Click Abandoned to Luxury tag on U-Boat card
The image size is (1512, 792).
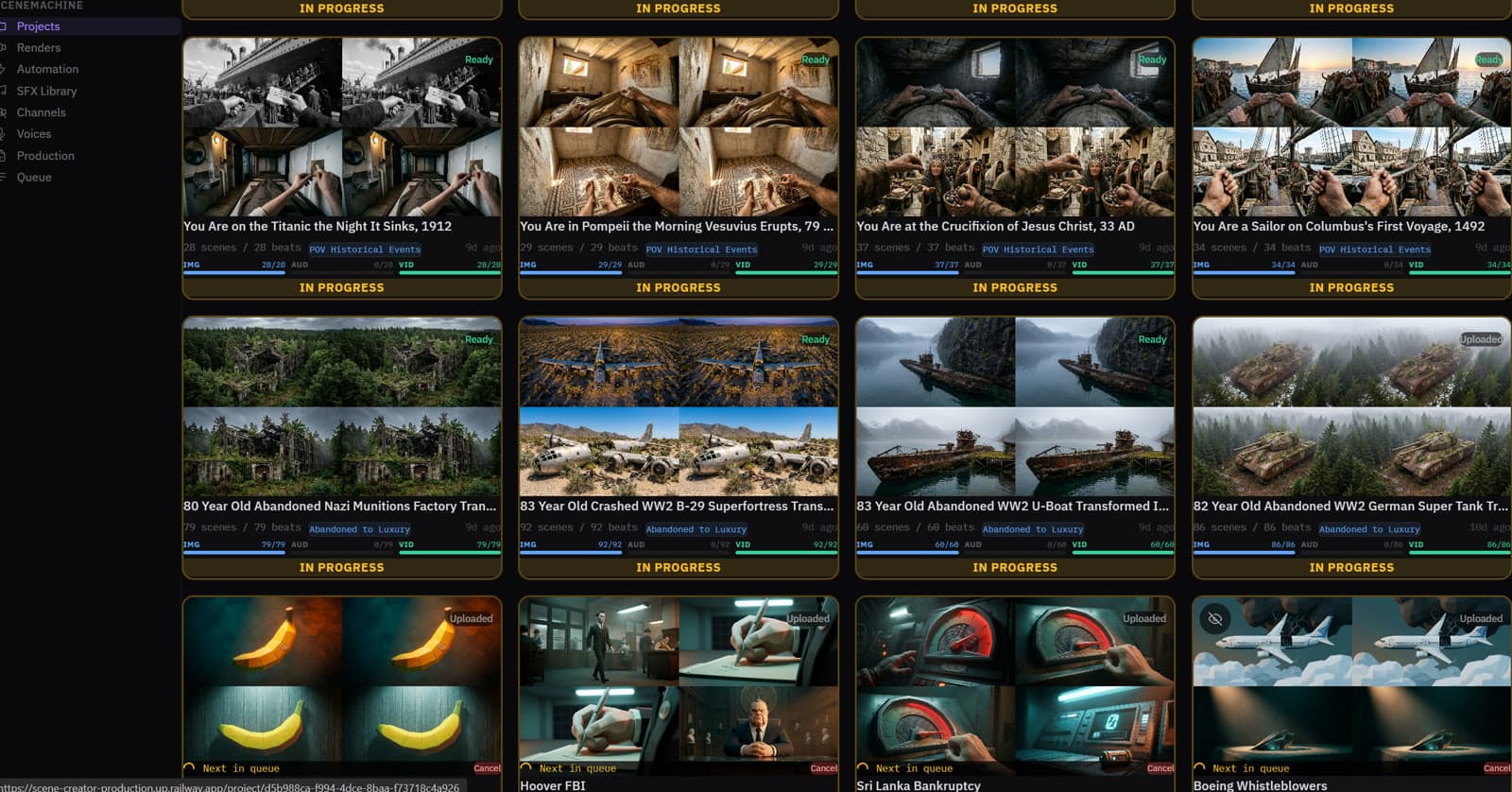(x=1034, y=529)
